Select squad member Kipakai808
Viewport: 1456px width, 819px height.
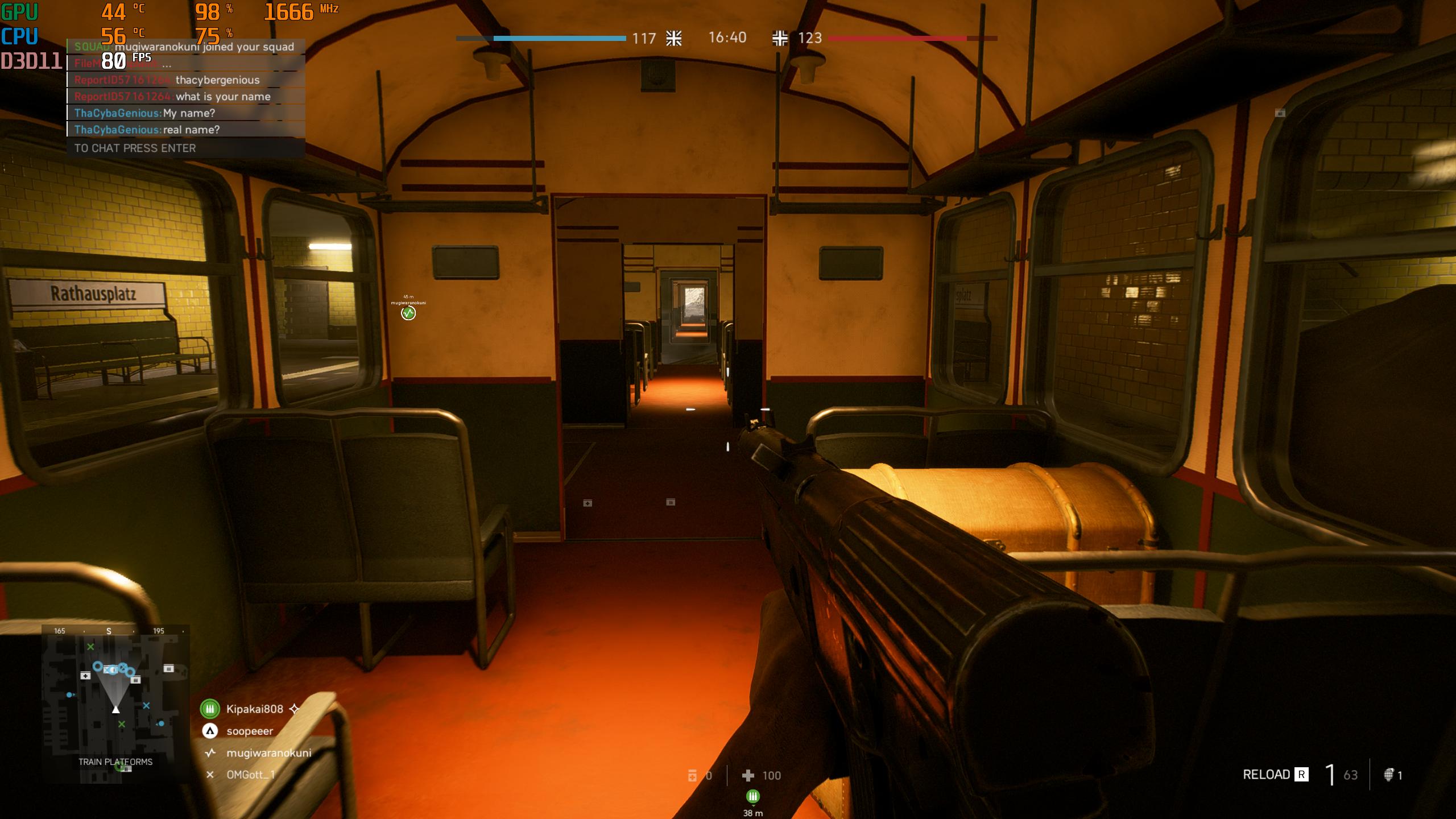tap(254, 709)
